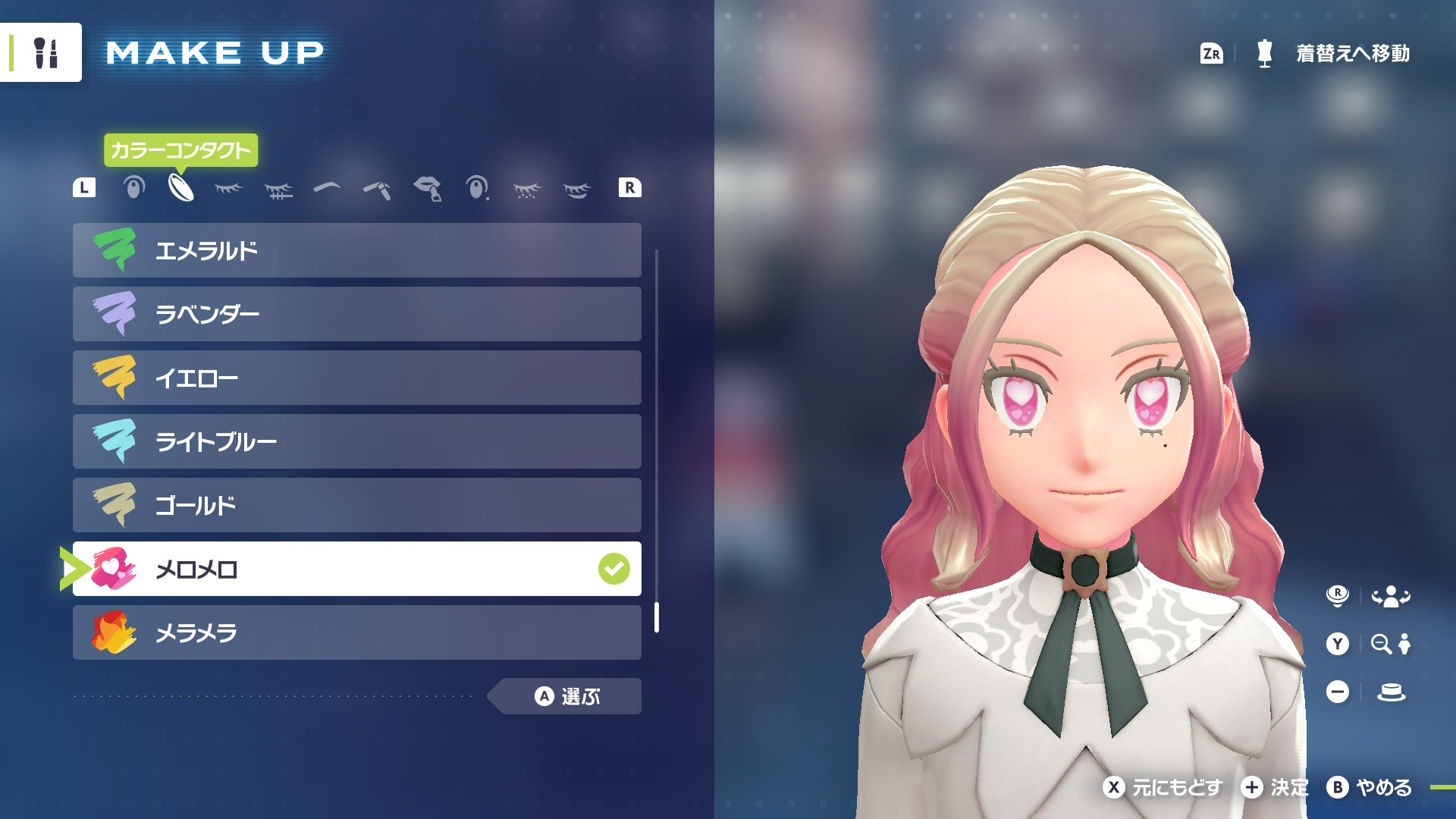1456x819 pixels.
Task: Choose the ラベンダー contact color
Action: tap(356, 314)
